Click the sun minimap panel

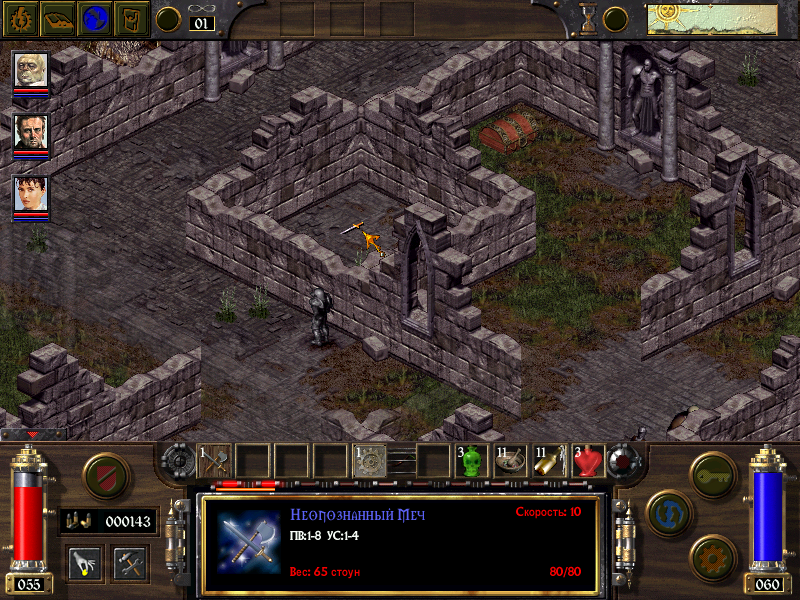(686, 19)
